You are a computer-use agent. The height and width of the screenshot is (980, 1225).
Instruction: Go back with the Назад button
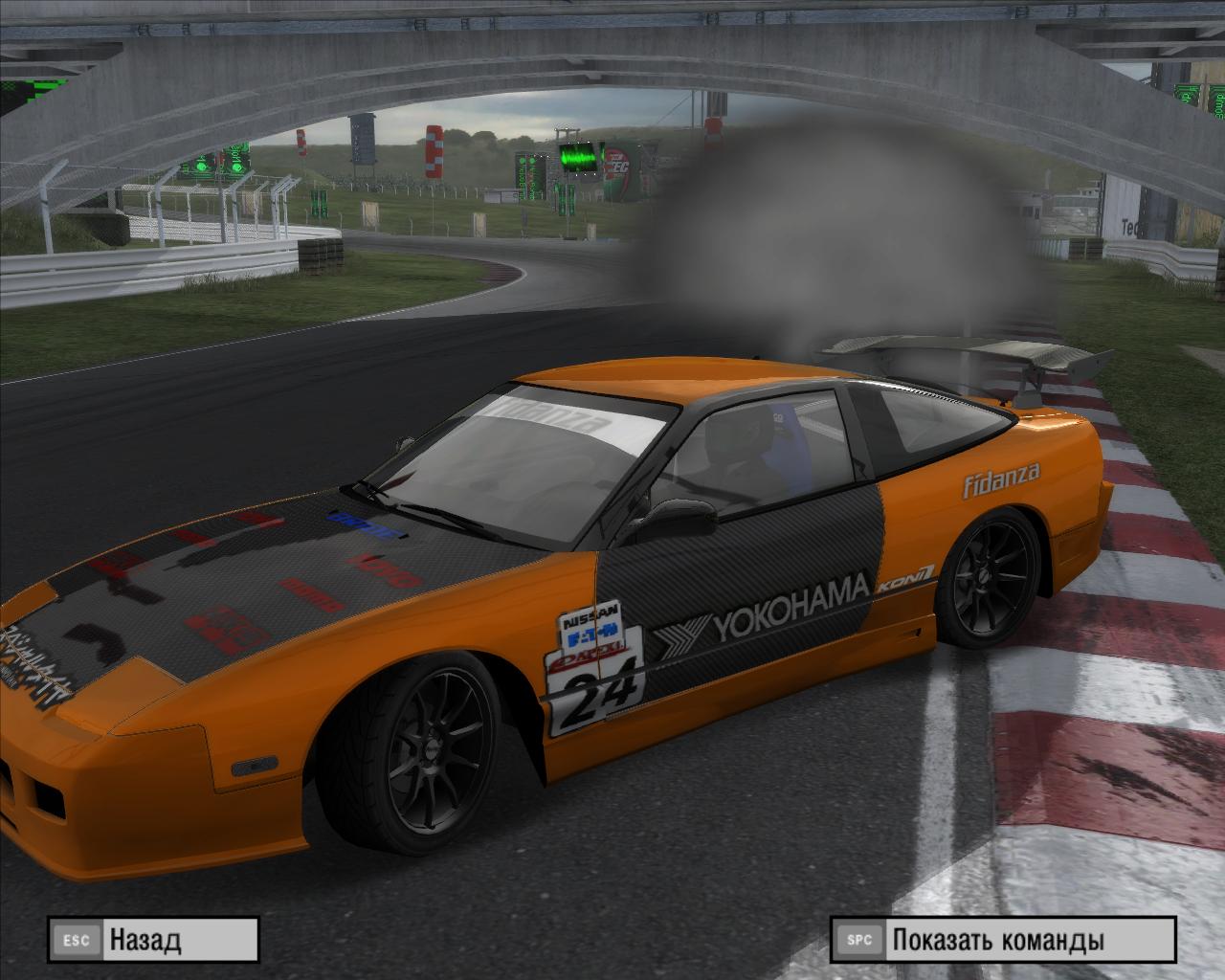[154, 940]
